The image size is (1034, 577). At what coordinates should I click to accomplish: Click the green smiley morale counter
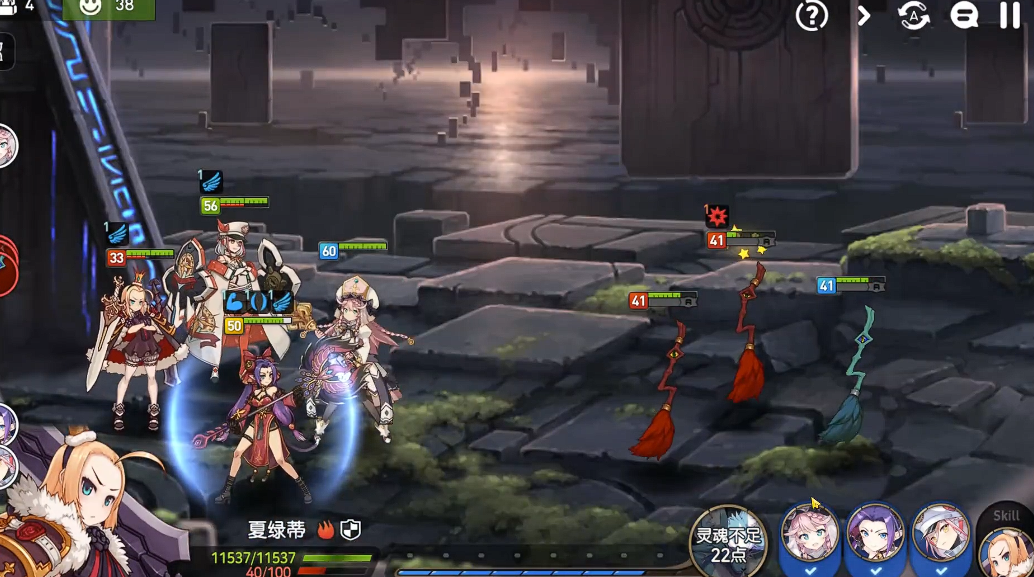pyautogui.click(x=108, y=8)
